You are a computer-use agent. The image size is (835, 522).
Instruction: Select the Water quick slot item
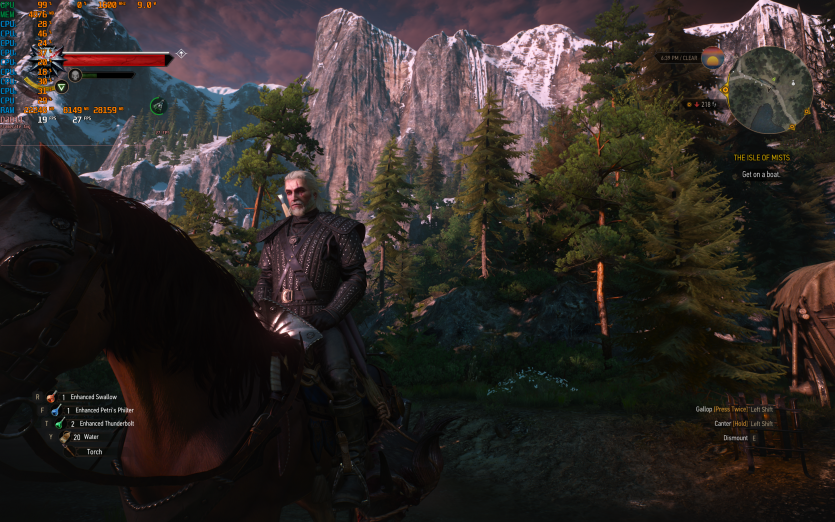coord(64,437)
